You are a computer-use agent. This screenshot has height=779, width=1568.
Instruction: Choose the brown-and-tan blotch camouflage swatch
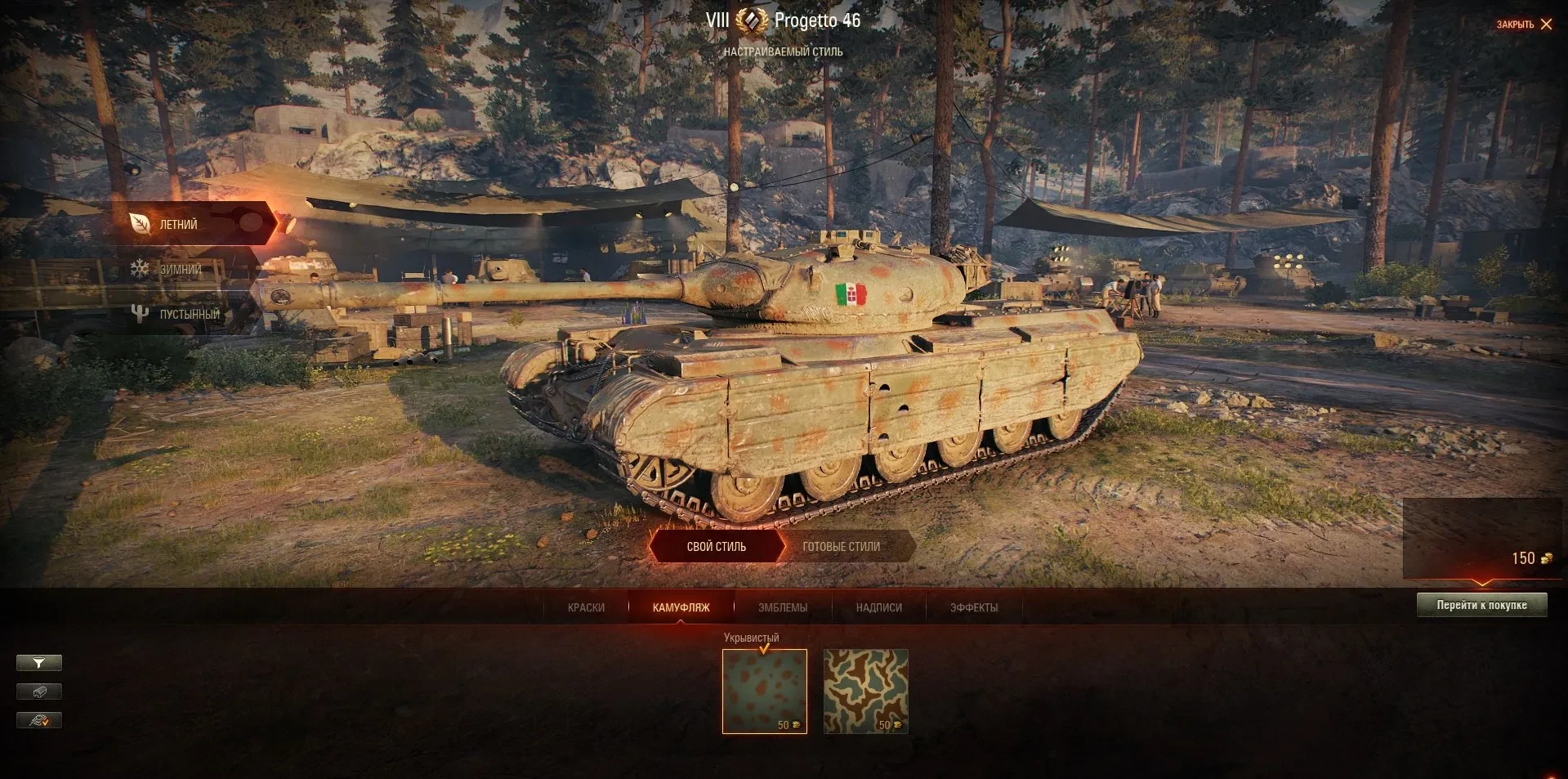[x=865, y=691]
